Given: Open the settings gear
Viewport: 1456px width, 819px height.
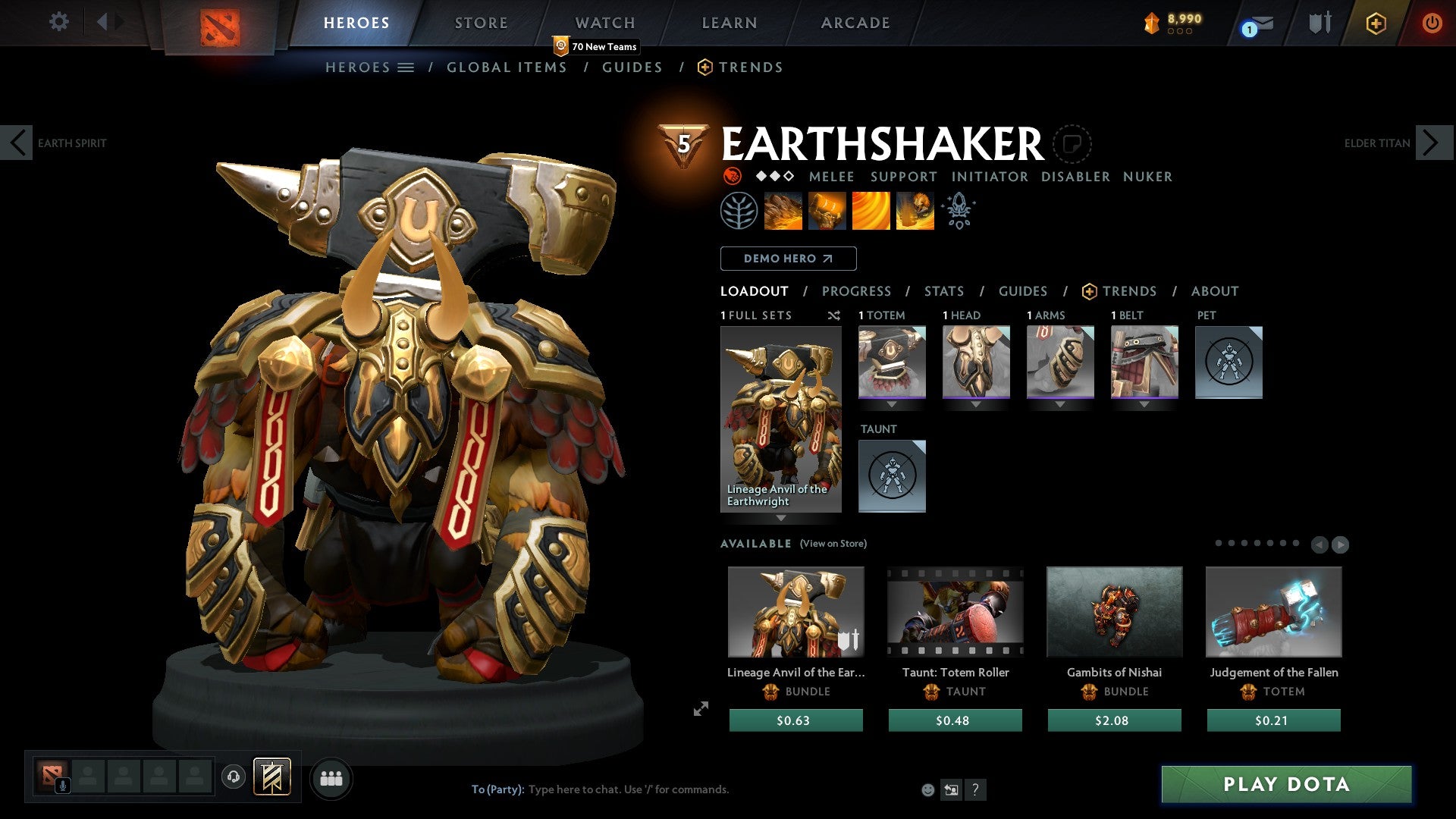Looking at the screenshot, I should click(x=58, y=22).
